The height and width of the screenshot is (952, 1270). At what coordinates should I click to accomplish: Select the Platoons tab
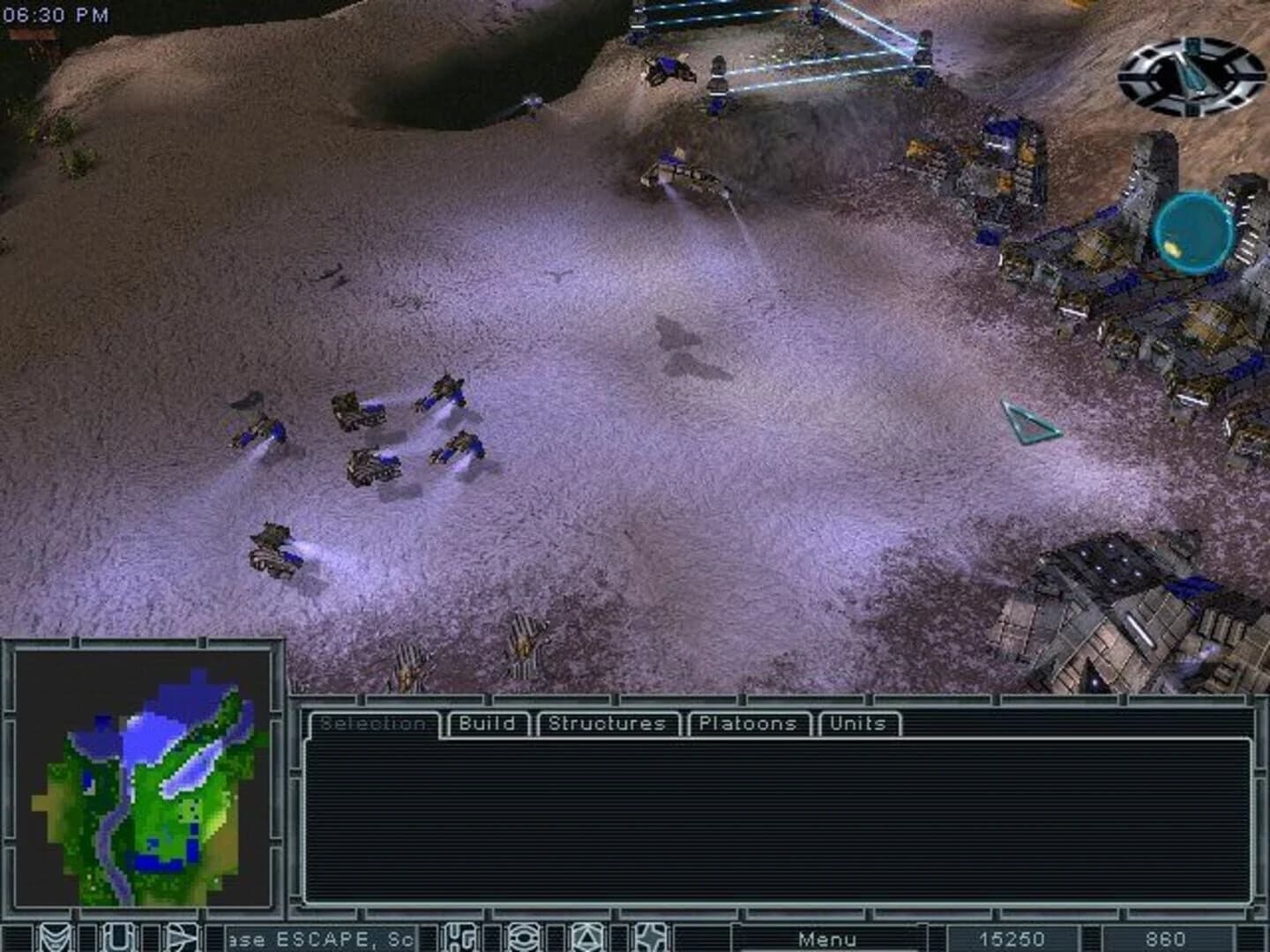748,724
